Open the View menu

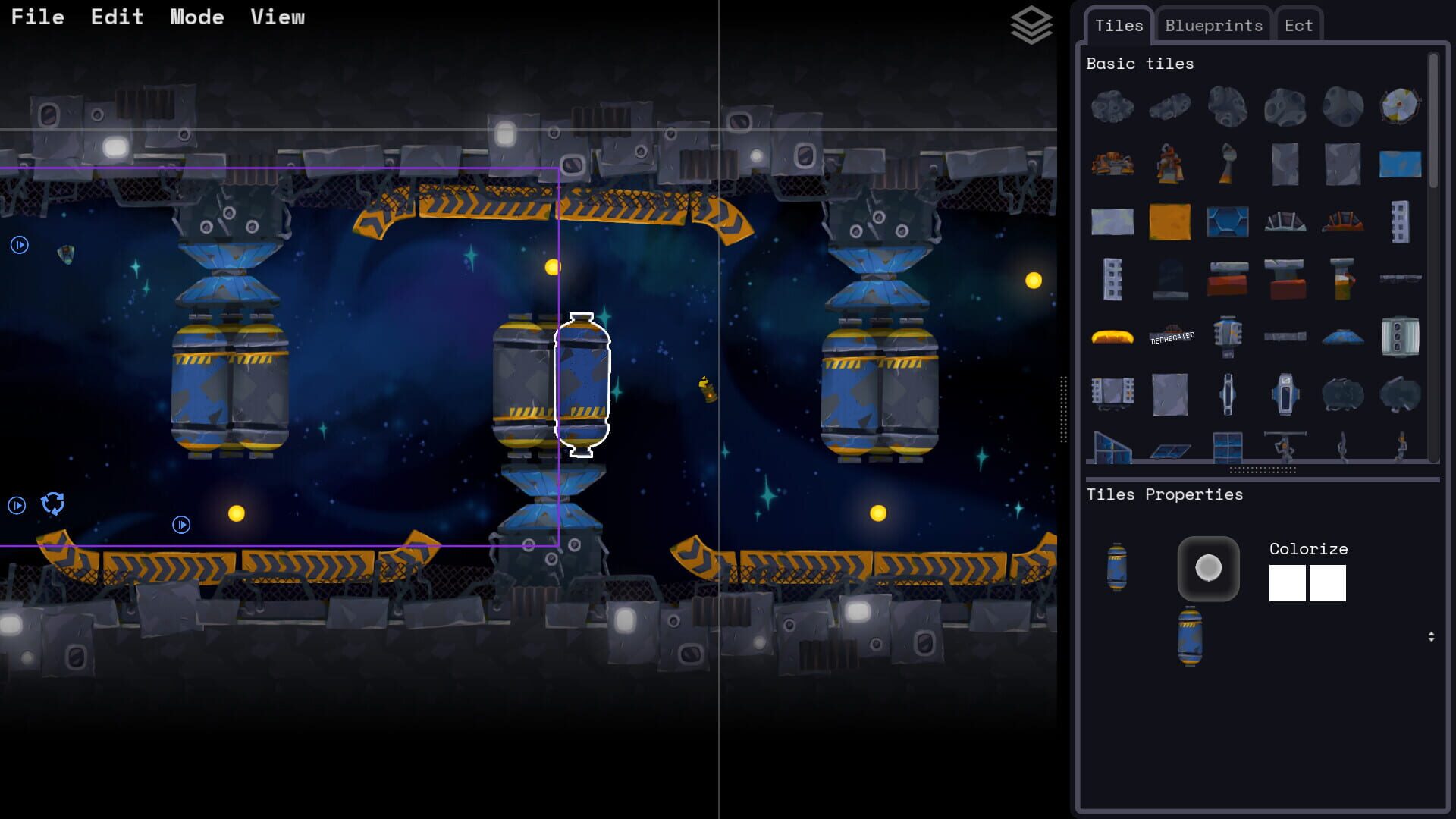pos(278,17)
